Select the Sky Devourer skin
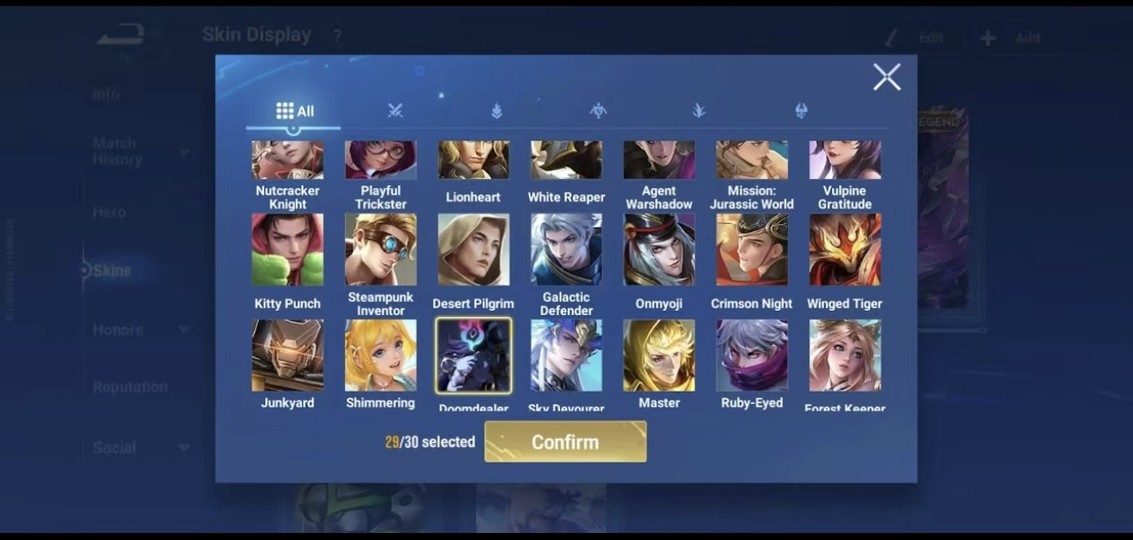 [x=566, y=356]
